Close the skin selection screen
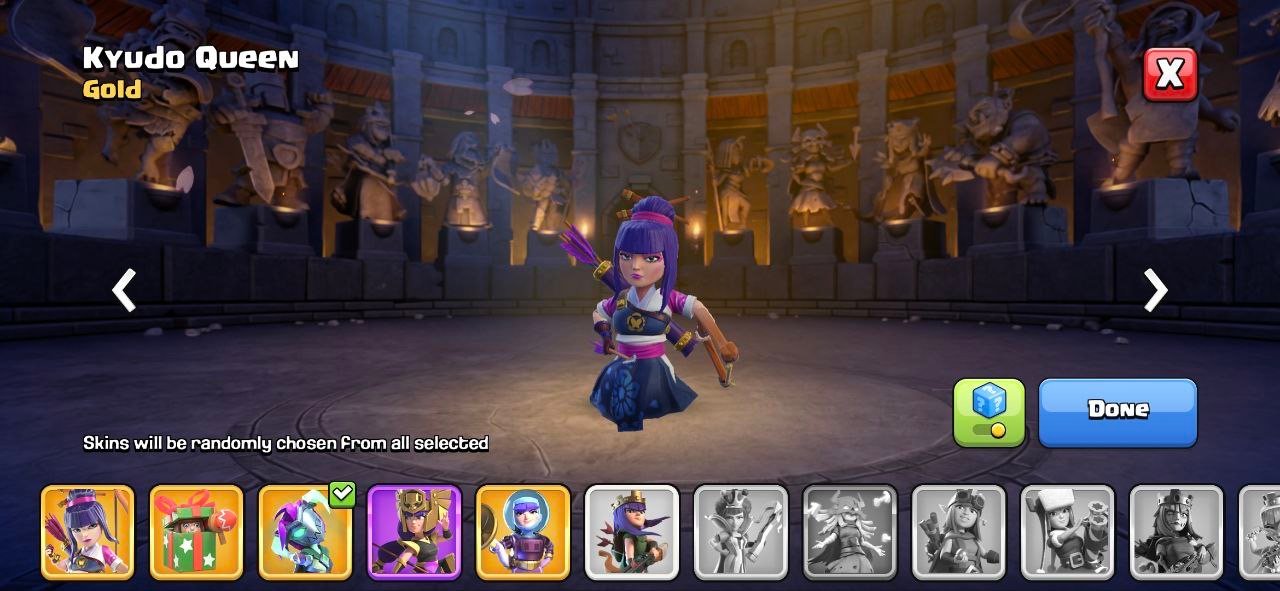1280x591 pixels. pos(1170,73)
